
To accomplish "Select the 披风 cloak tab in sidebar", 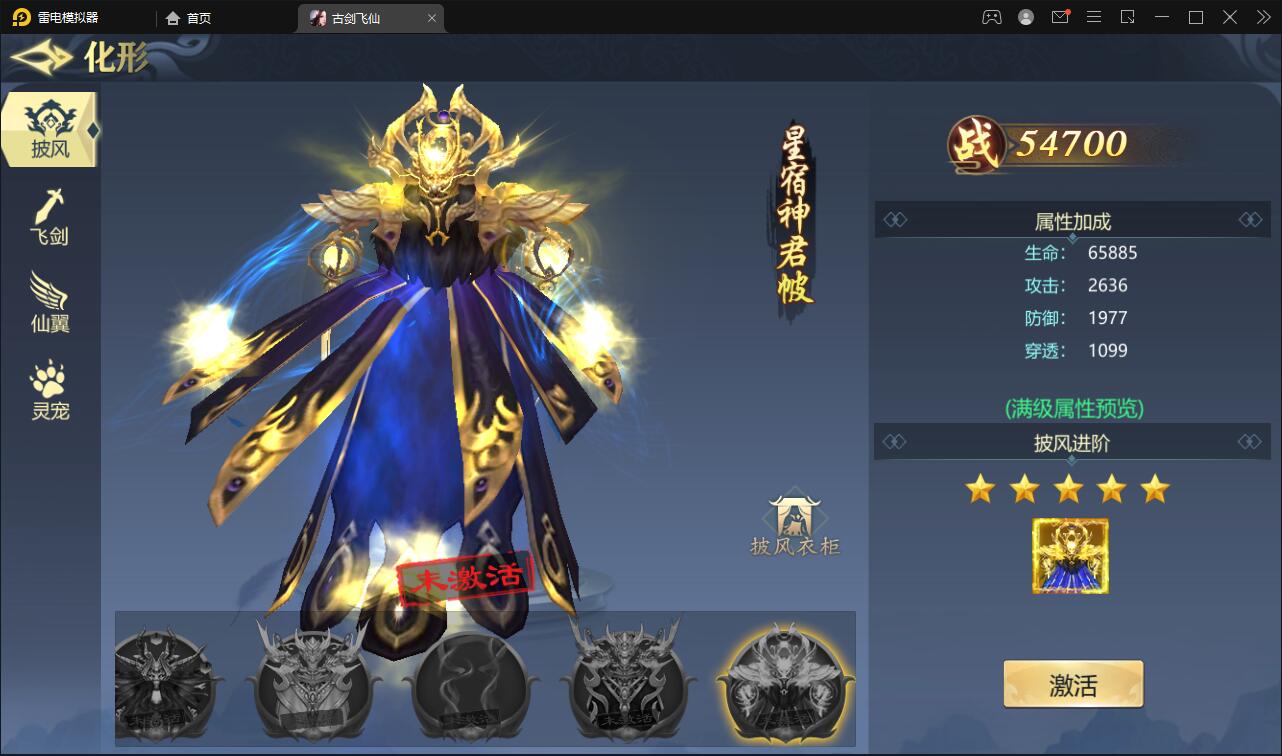I will click(49, 128).
